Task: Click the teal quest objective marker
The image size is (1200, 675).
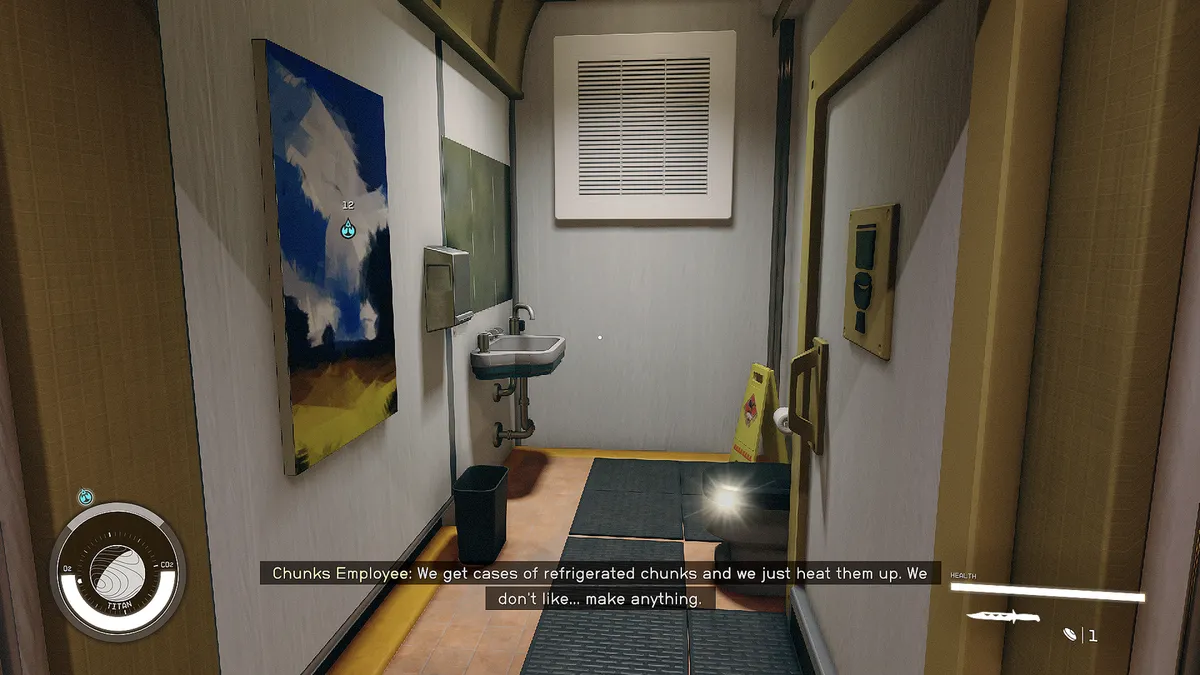Action: click(x=348, y=229)
